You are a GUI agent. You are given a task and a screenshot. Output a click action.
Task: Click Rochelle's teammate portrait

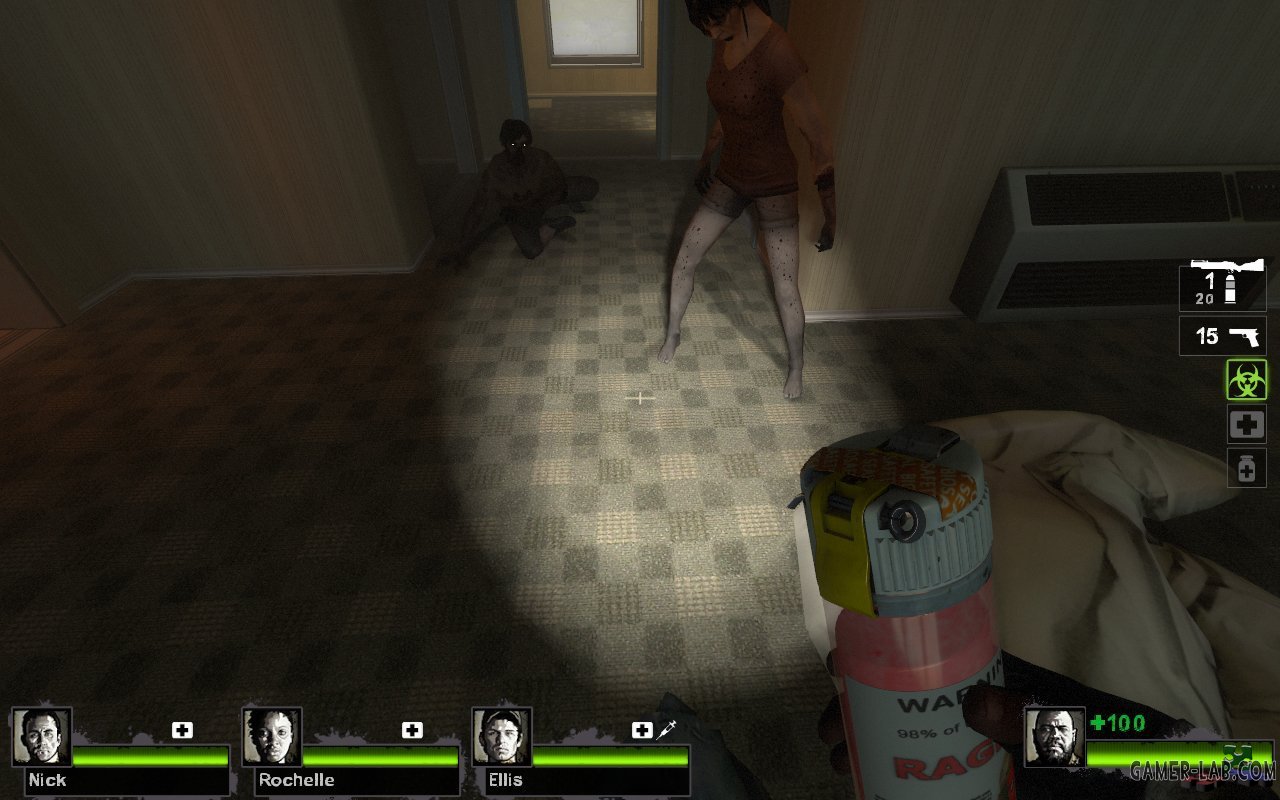272,737
